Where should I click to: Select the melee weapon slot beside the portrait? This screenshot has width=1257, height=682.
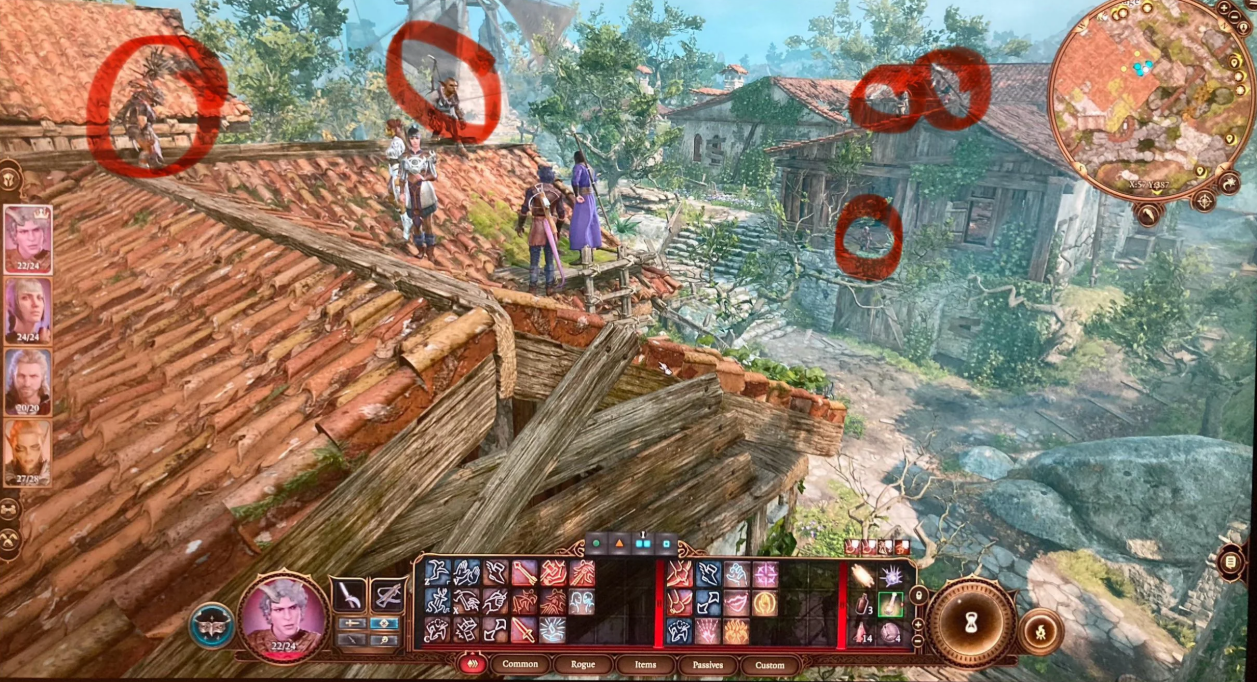pyautogui.click(x=349, y=596)
